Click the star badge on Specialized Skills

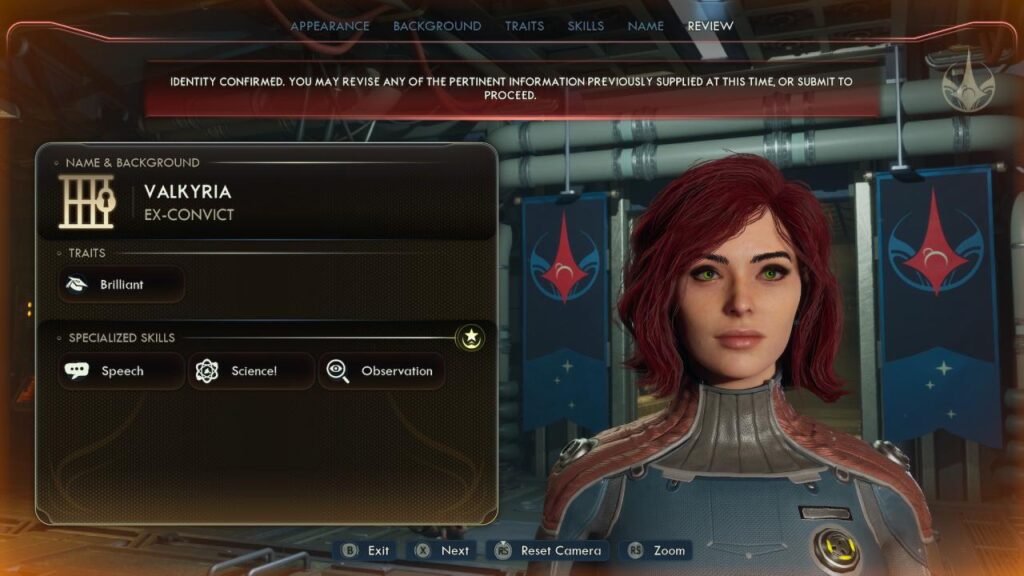pyautogui.click(x=471, y=338)
